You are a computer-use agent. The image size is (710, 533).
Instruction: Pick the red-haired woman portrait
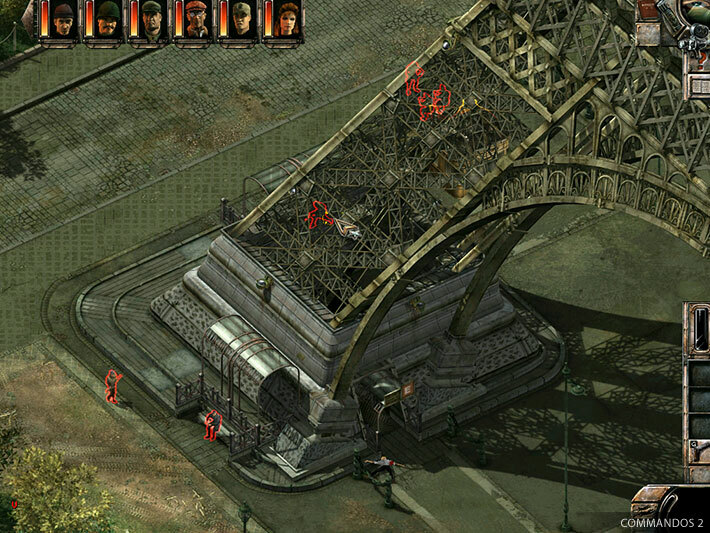click(287, 19)
